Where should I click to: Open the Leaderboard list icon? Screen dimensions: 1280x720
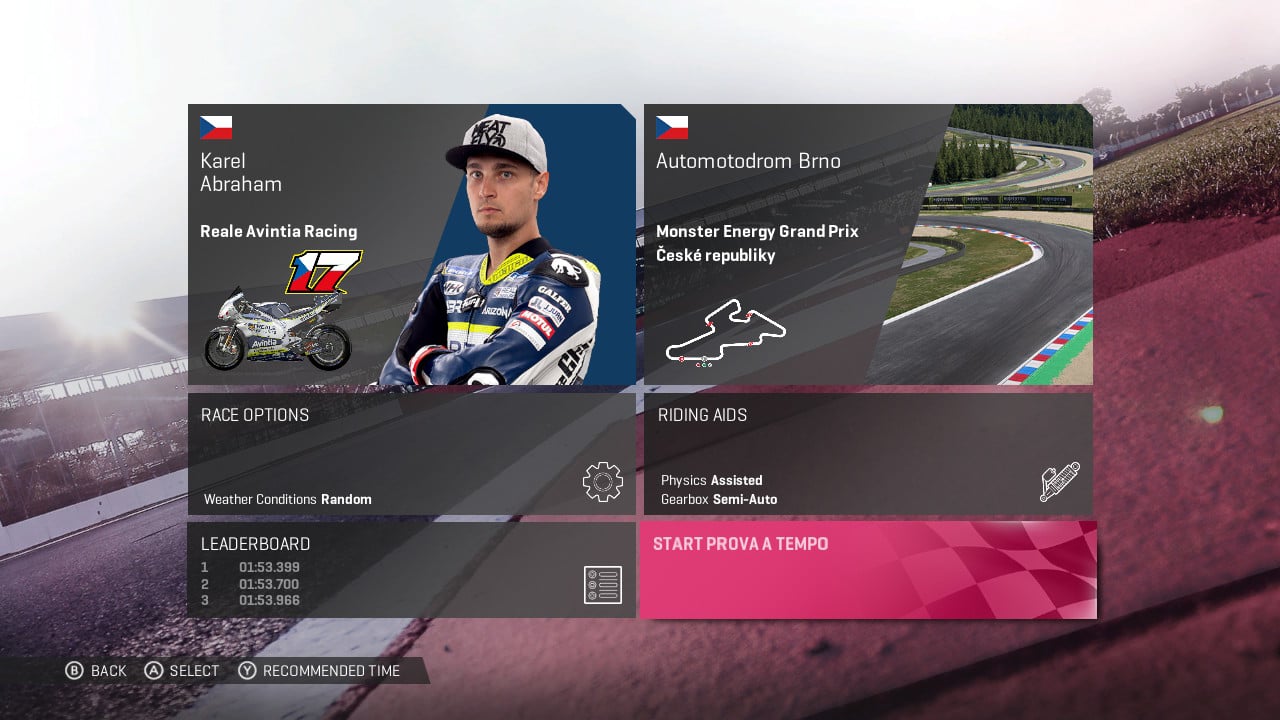[x=602, y=585]
